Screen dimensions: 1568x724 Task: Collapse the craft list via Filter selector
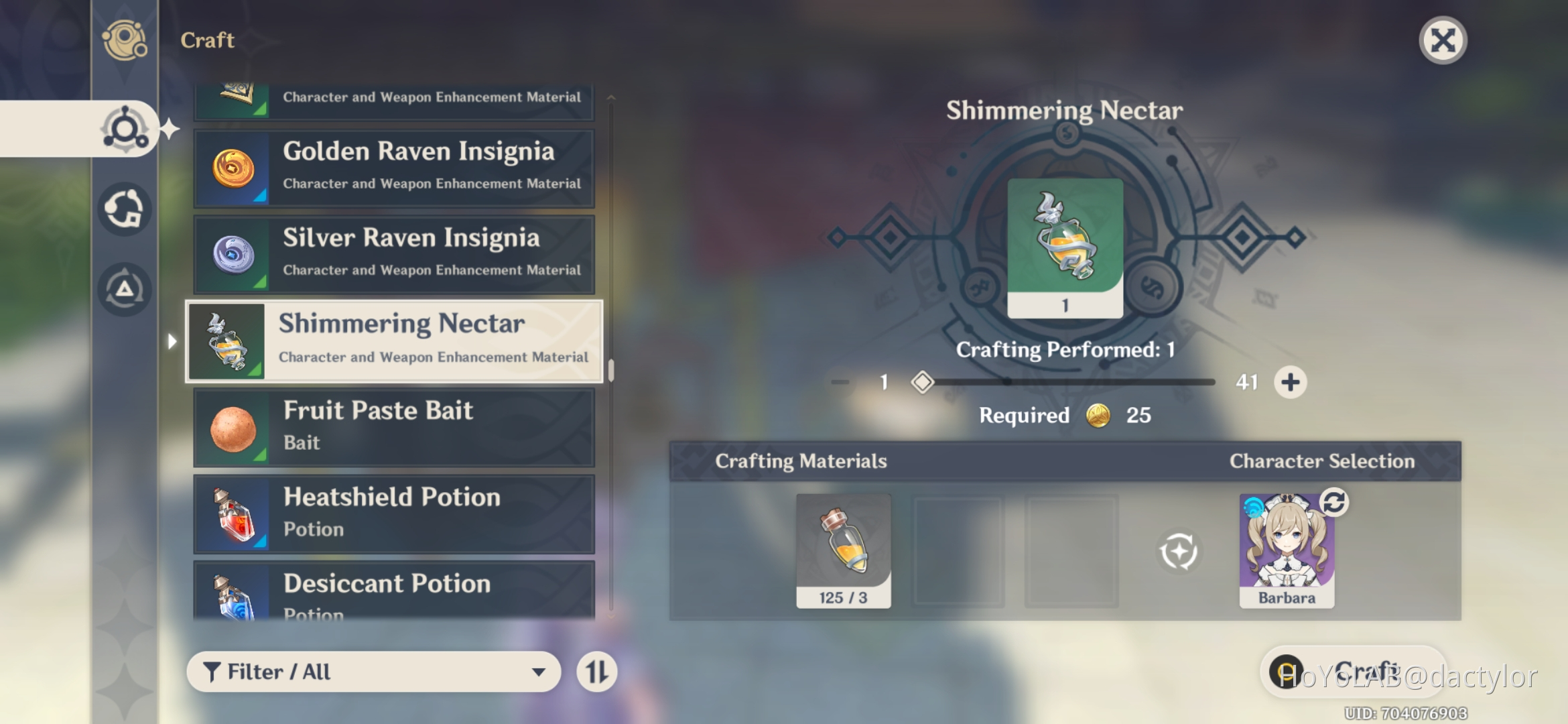coord(373,672)
